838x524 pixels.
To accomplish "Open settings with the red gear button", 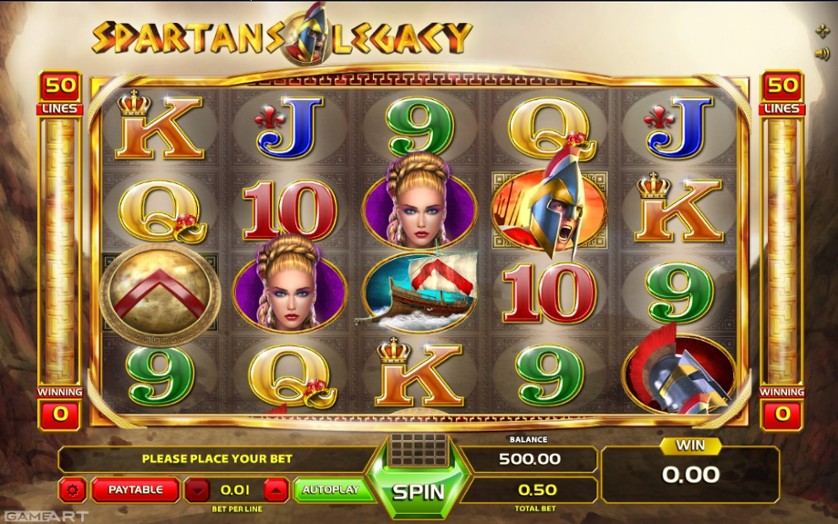I will (x=72, y=490).
